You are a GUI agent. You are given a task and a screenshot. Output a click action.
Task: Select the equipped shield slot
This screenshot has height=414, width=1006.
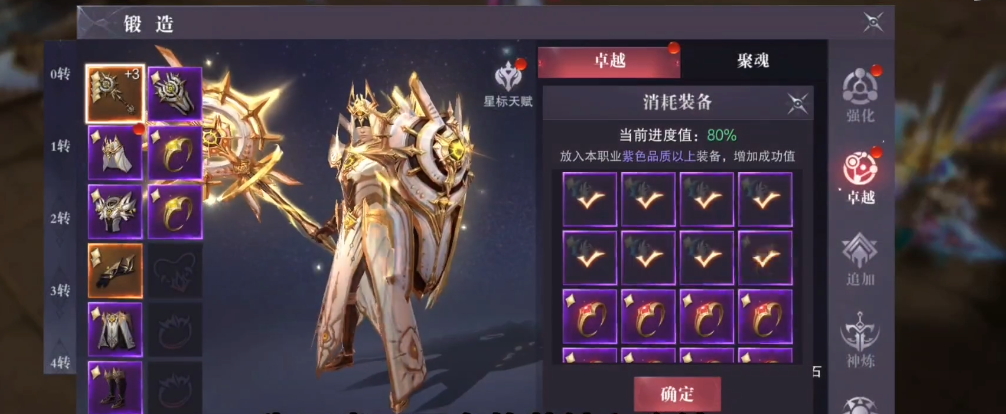point(175,94)
